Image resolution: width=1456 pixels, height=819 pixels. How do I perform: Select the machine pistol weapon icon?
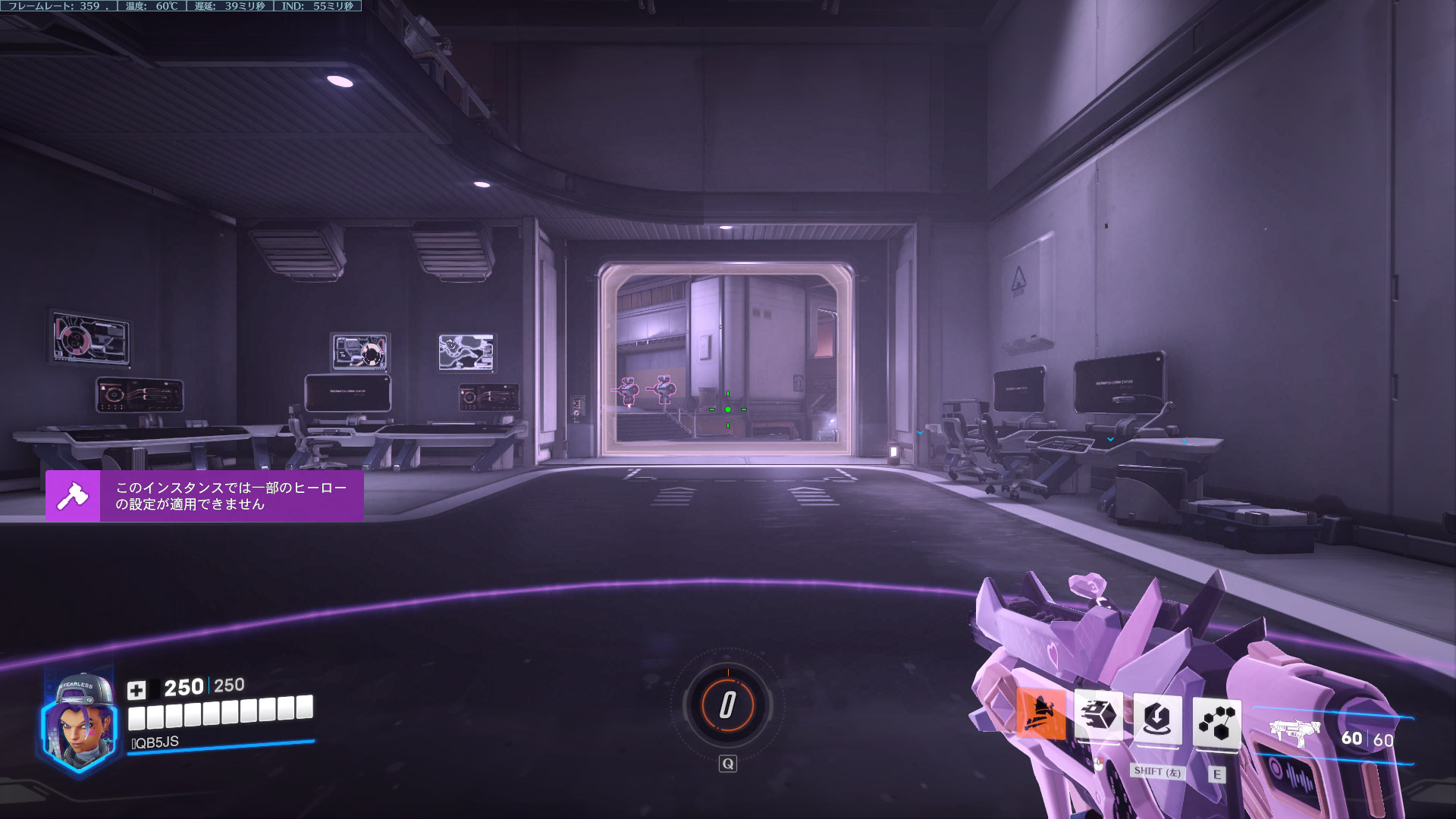coord(1295,732)
